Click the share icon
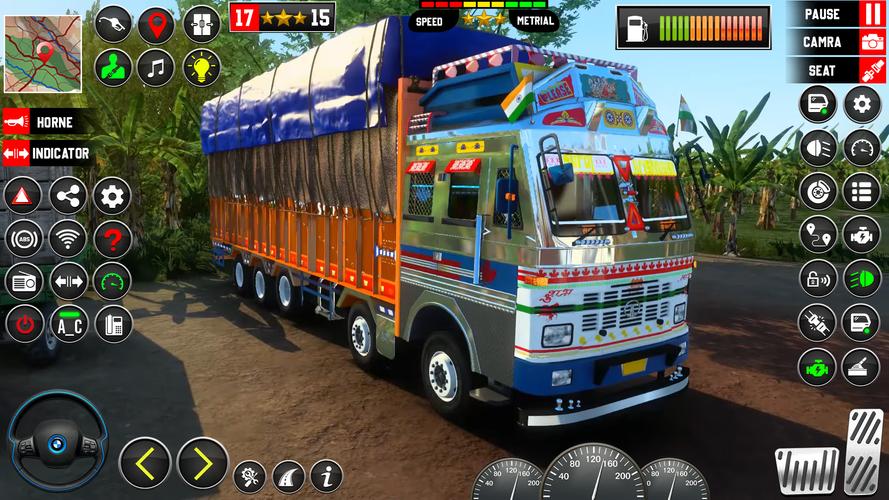 tap(69, 196)
